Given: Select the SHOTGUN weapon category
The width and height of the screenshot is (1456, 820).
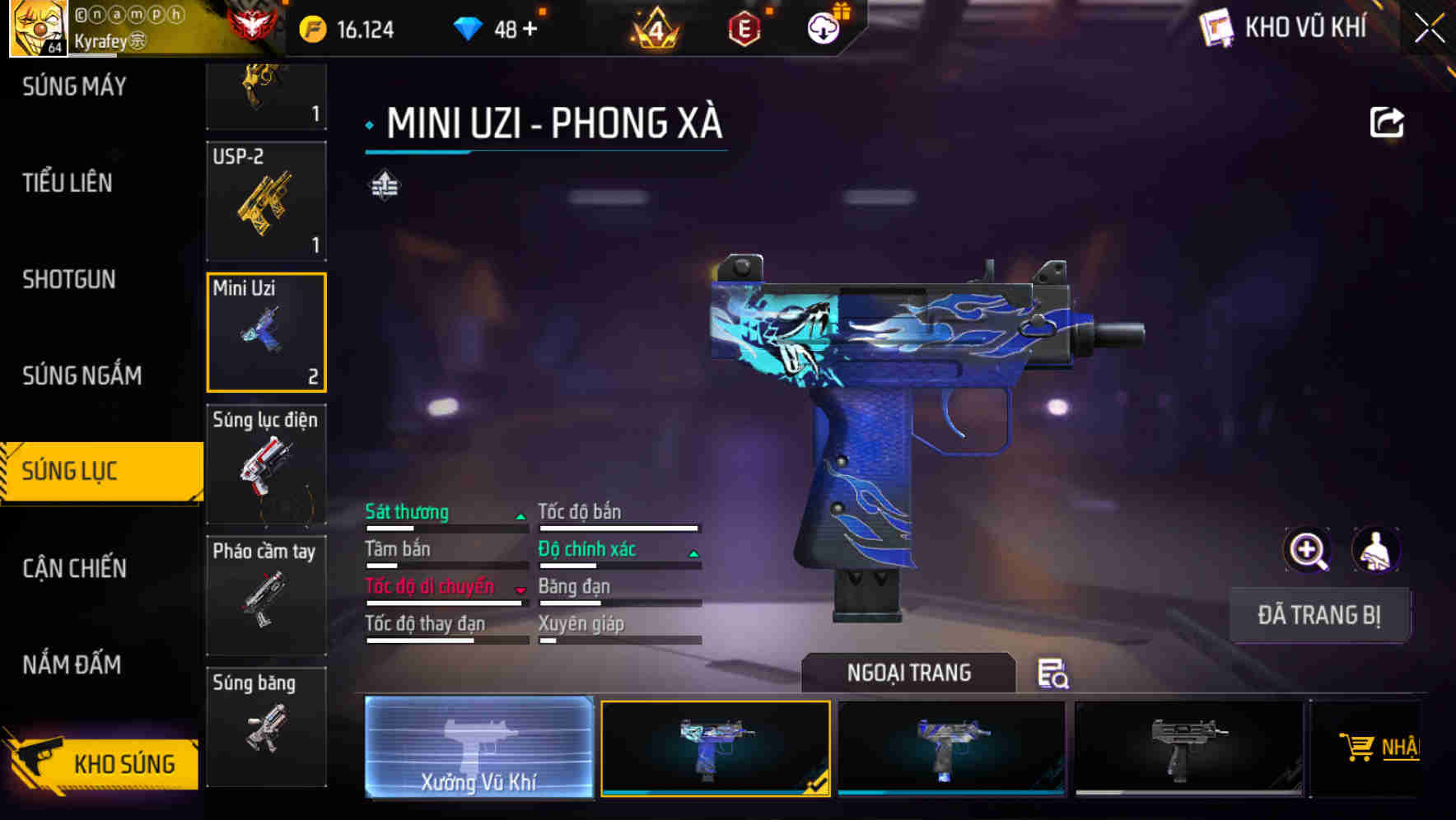Looking at the screenshot, I should [69, 280].
